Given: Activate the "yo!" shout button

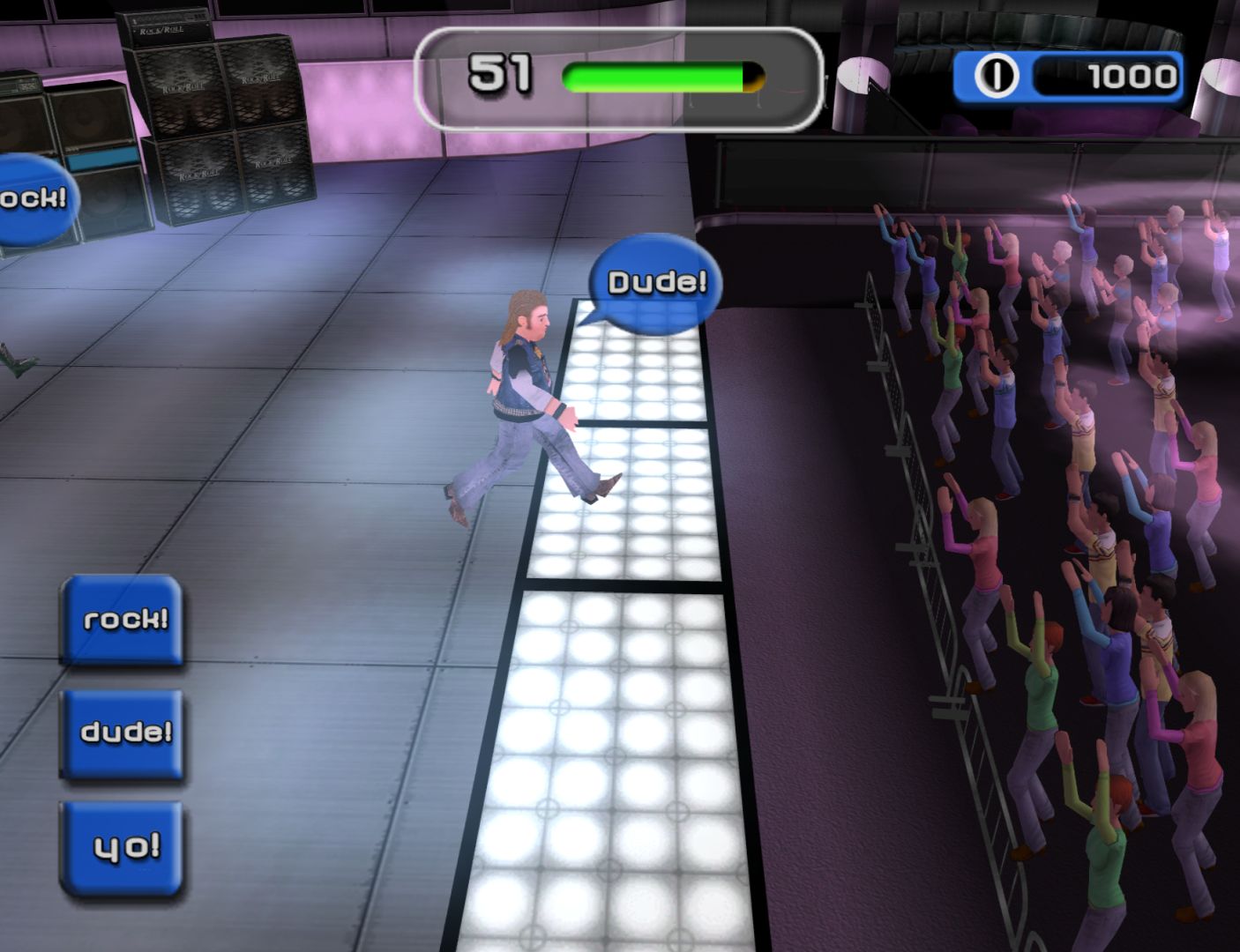Looking at the screenshot, I should click(x=123, y=847).
